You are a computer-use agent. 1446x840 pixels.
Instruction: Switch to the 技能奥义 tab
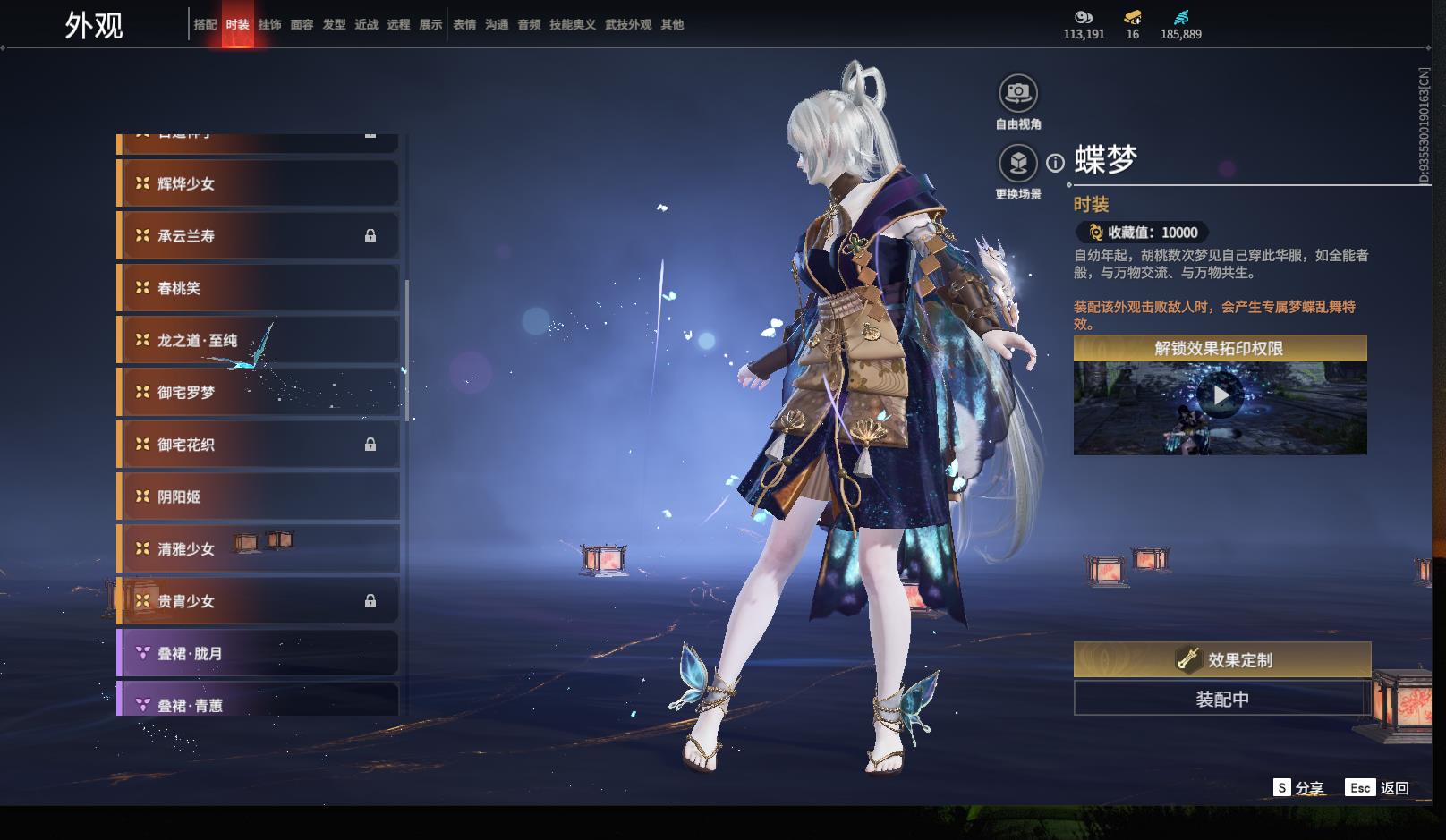572,25
